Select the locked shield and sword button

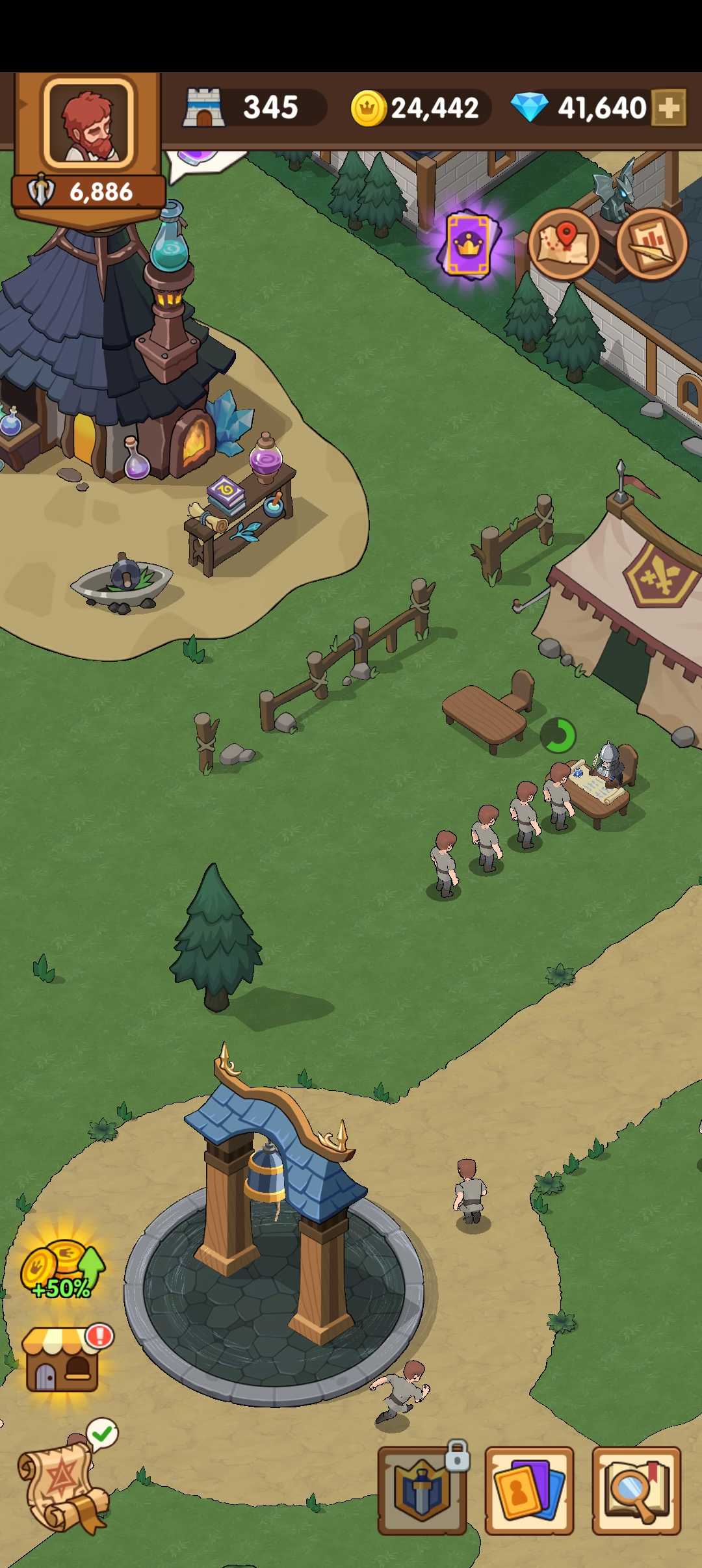pos(422,1491)
